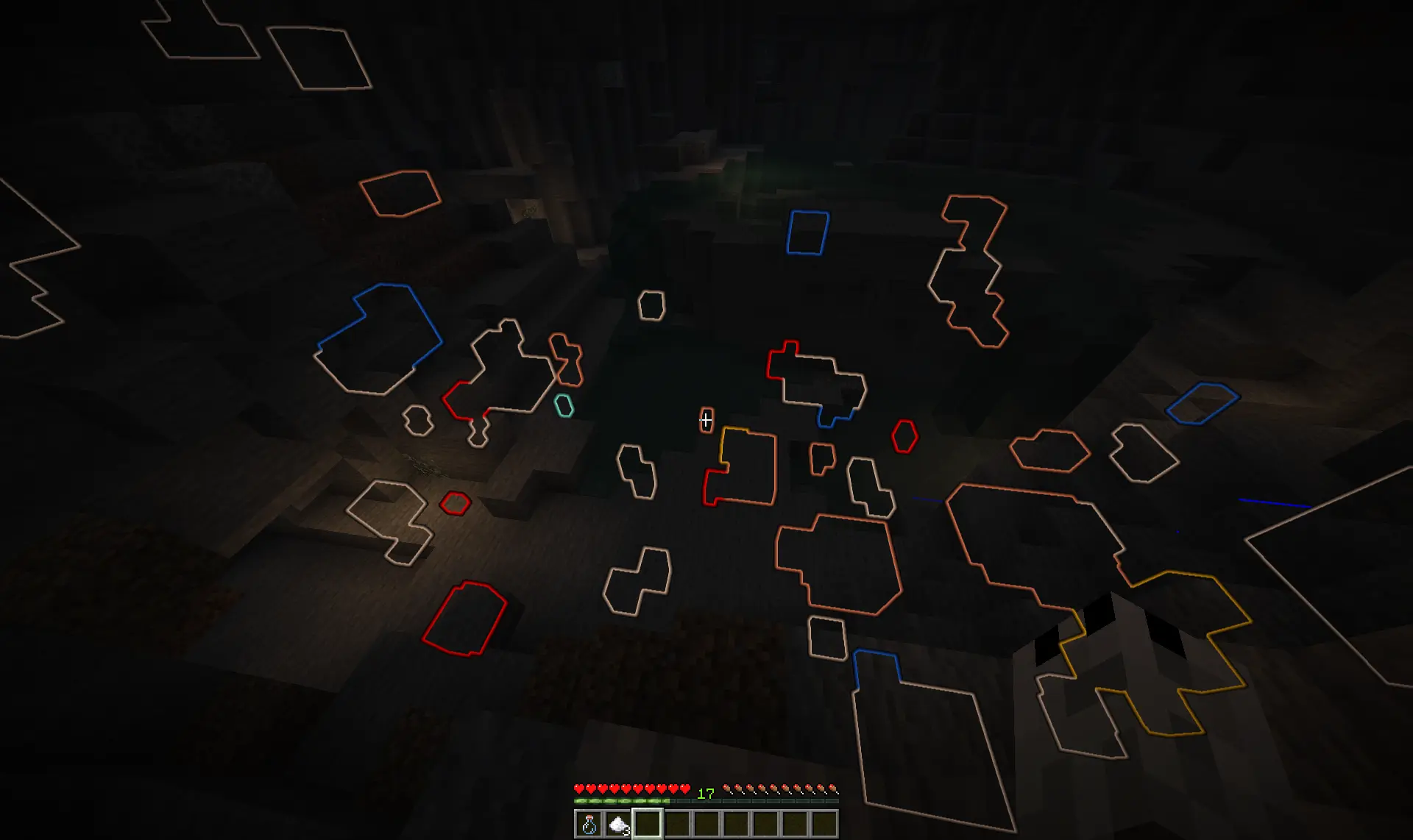Click the highlighted selected hotbar slot
This screenshot has width=1413, height=840.
pos(646,824)
